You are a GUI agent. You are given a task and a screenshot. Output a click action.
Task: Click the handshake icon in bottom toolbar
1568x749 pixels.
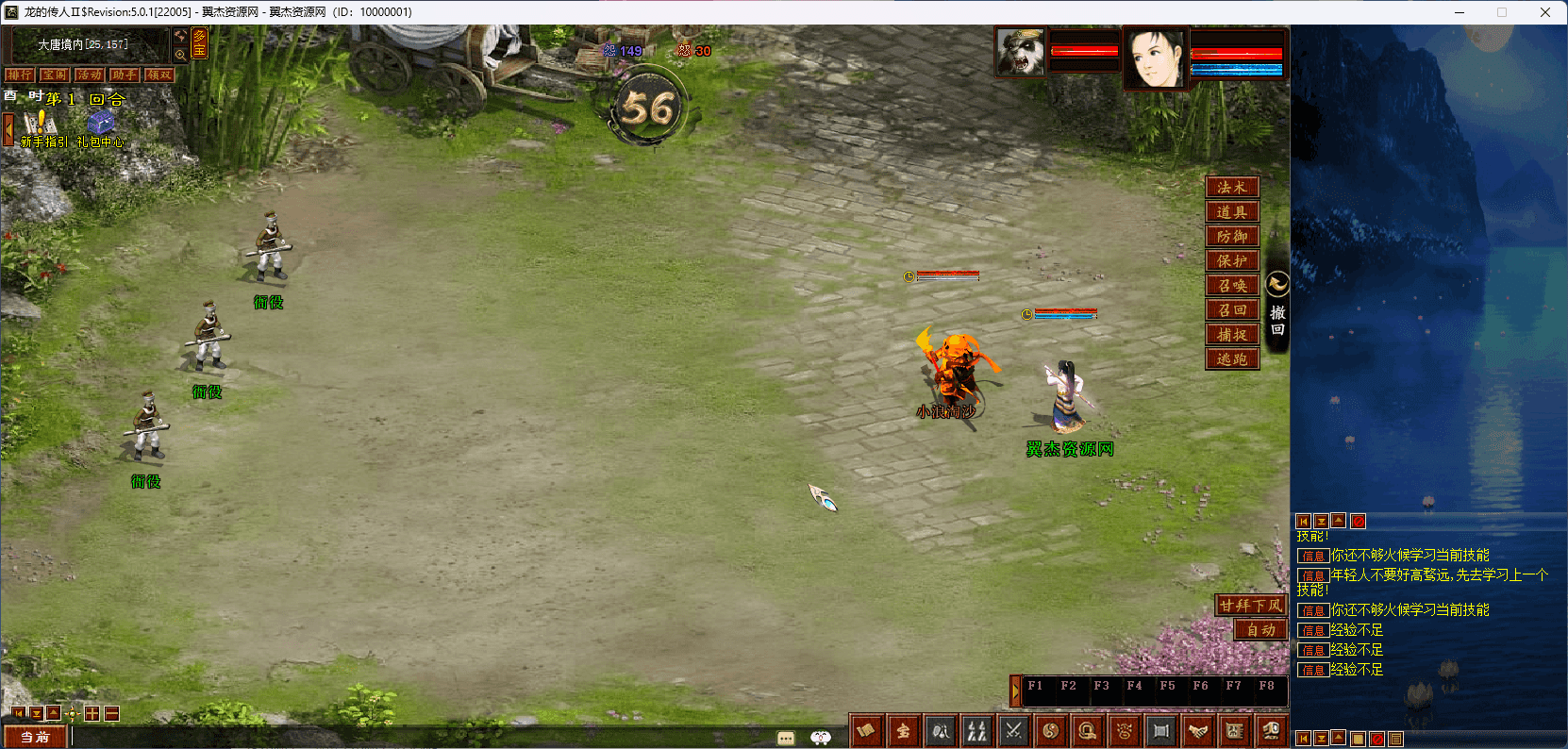[1198, 730]
